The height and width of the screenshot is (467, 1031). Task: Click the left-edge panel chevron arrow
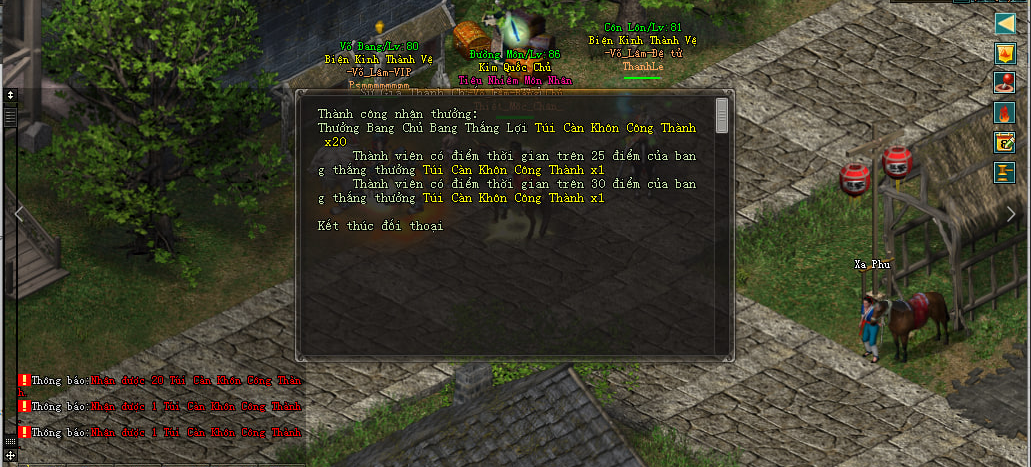point(17,212)
